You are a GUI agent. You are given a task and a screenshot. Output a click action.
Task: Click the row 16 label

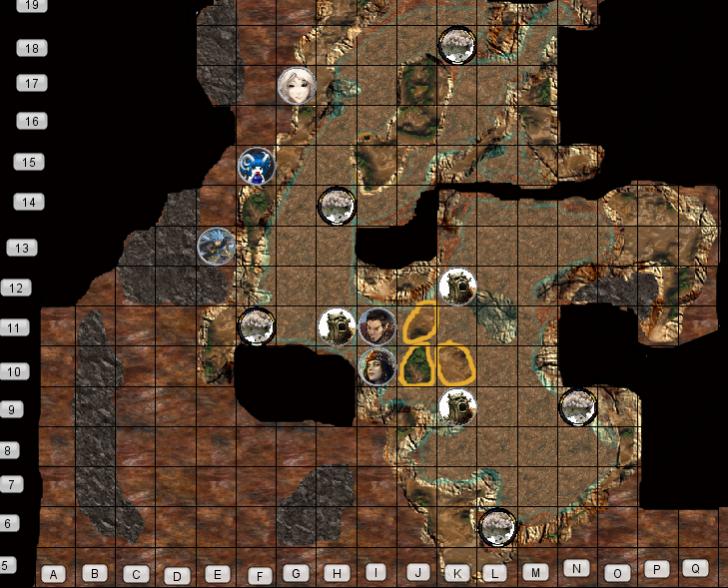coord(32,121)
